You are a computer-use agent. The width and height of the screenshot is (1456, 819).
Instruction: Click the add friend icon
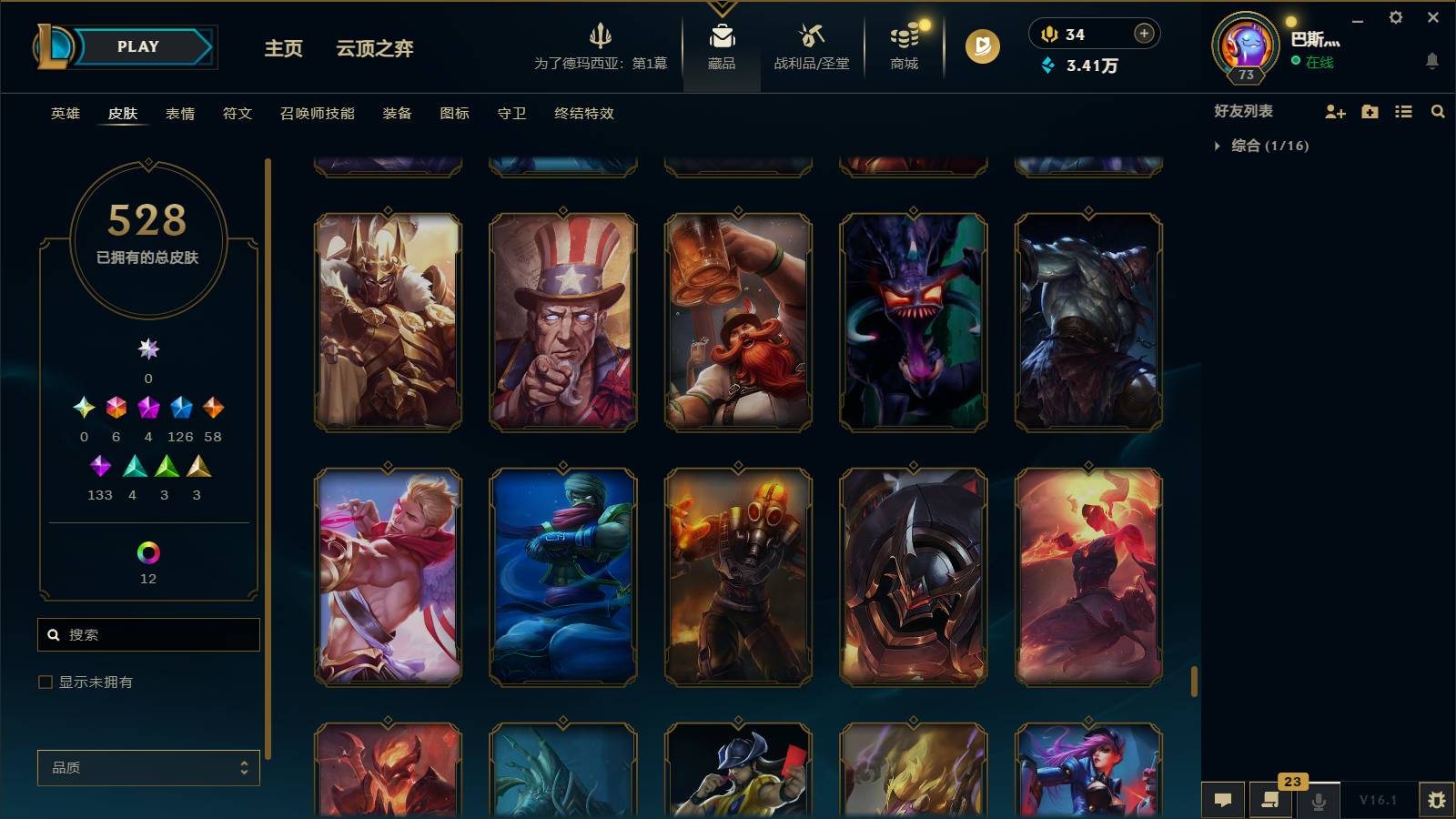(1334, 112)
